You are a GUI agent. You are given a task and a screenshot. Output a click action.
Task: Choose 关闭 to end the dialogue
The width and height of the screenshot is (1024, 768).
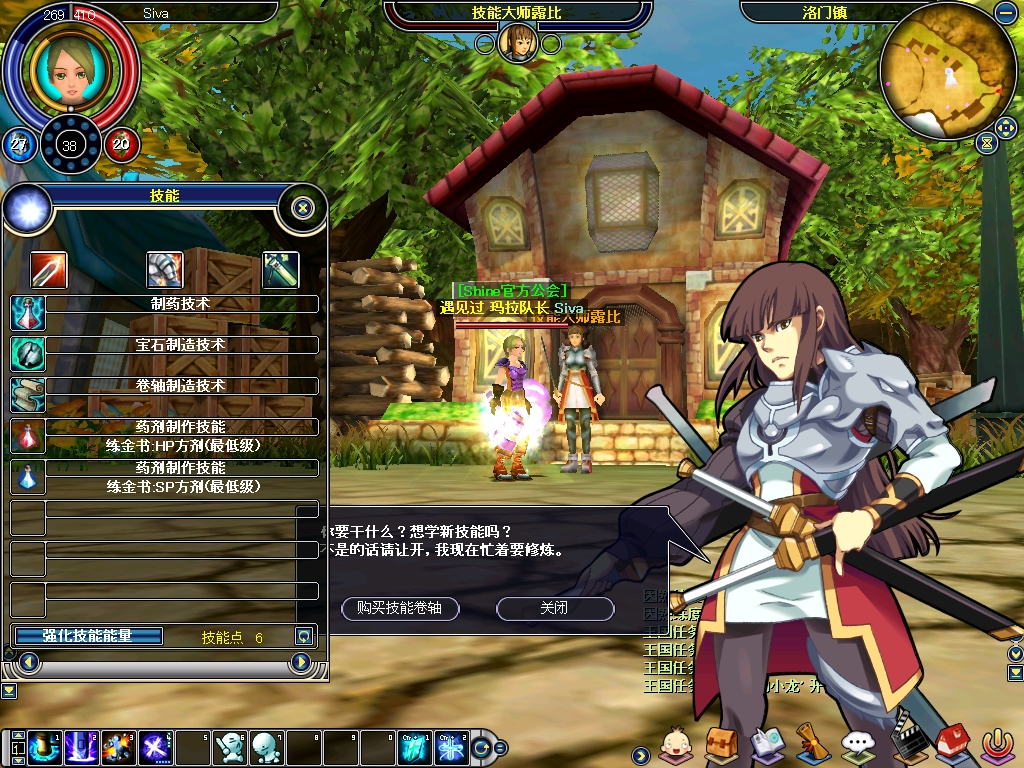click(x=554, y=608)
